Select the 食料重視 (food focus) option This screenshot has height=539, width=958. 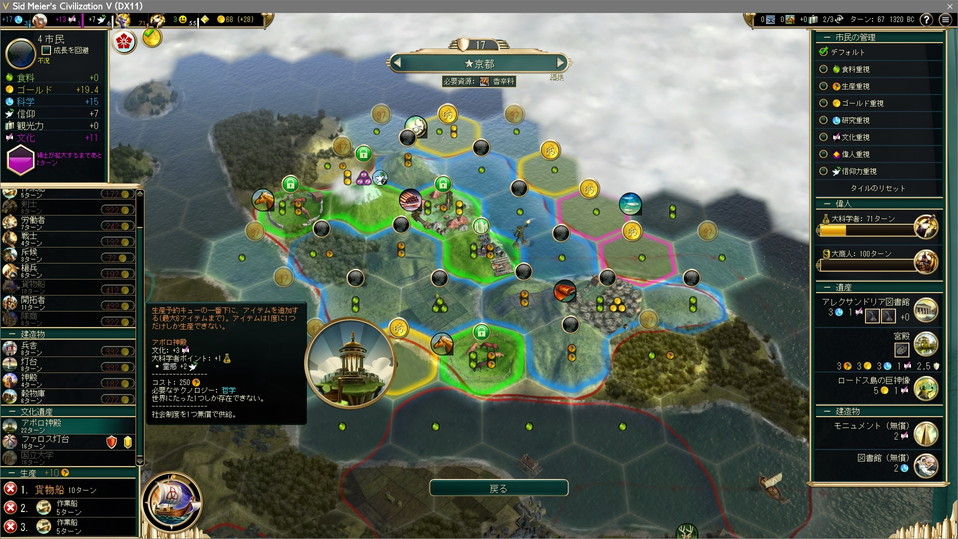click(x=823, y=69)
